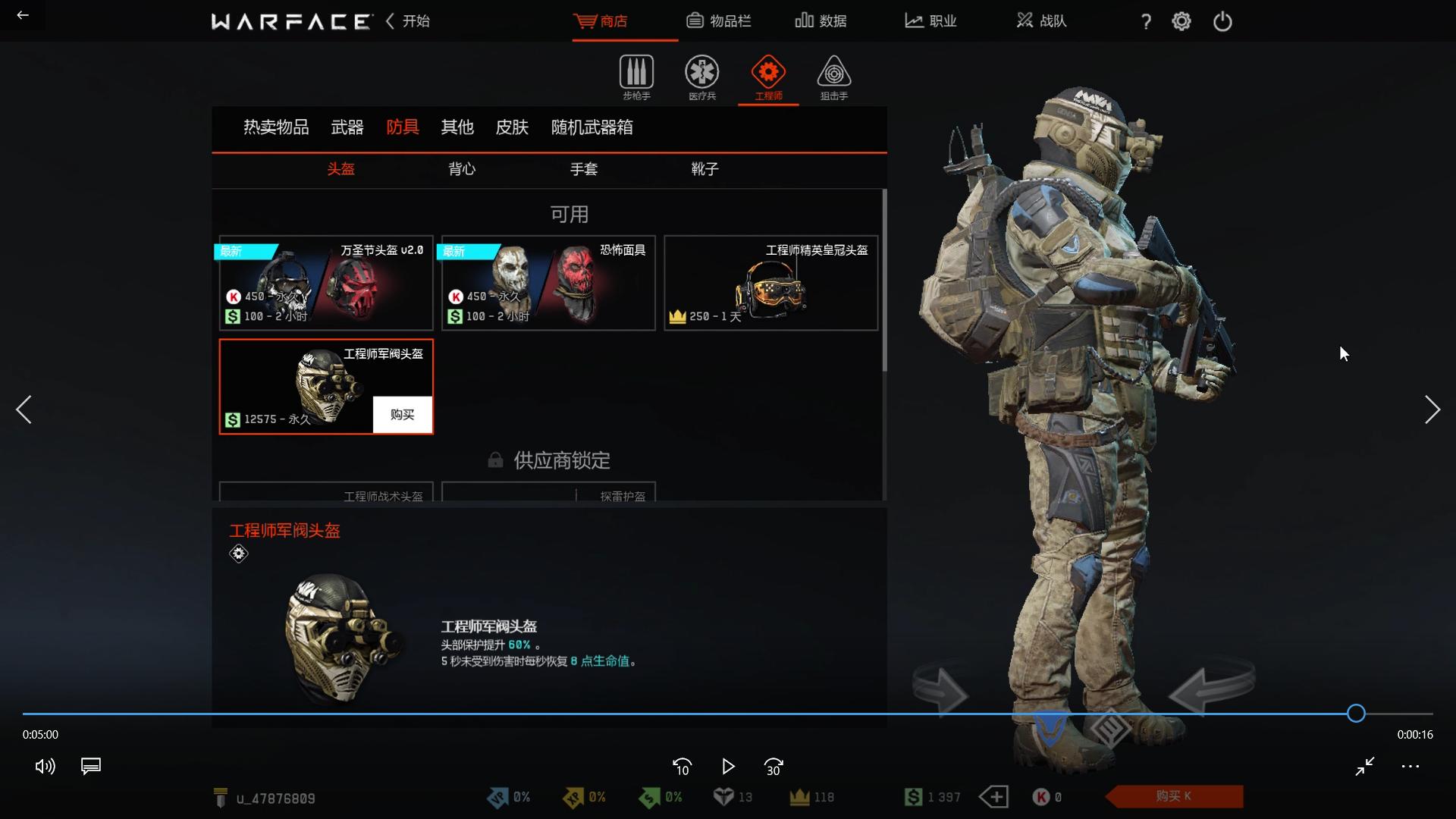This screenshot has height=819, width=1456.
Task: Show the 手套 gloves subcategory
Action: [x=584, y=169]
